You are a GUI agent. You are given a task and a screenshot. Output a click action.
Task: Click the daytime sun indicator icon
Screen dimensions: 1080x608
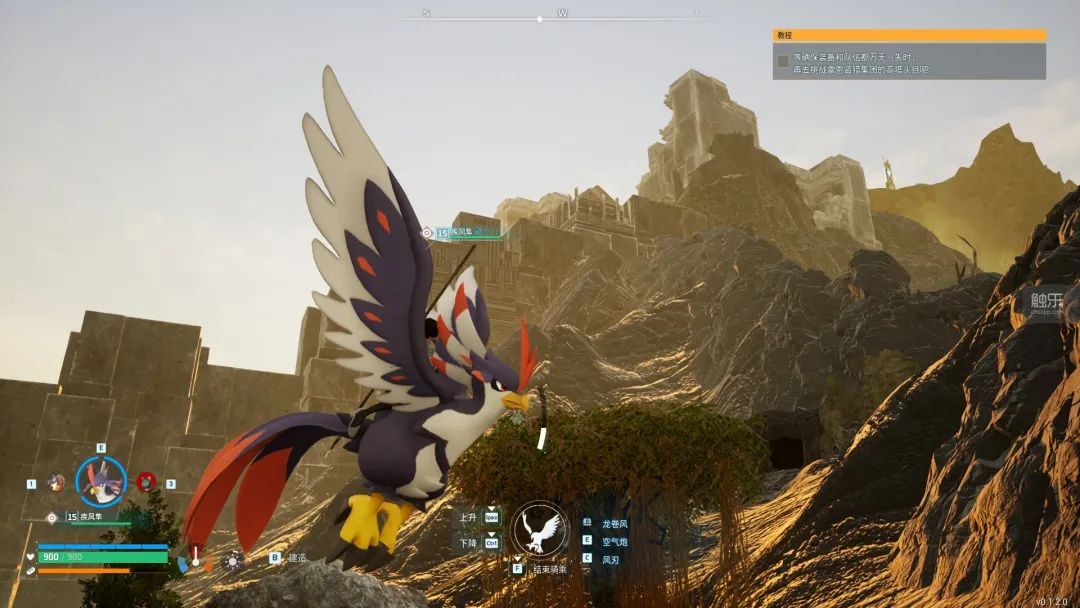click(233, 560)
